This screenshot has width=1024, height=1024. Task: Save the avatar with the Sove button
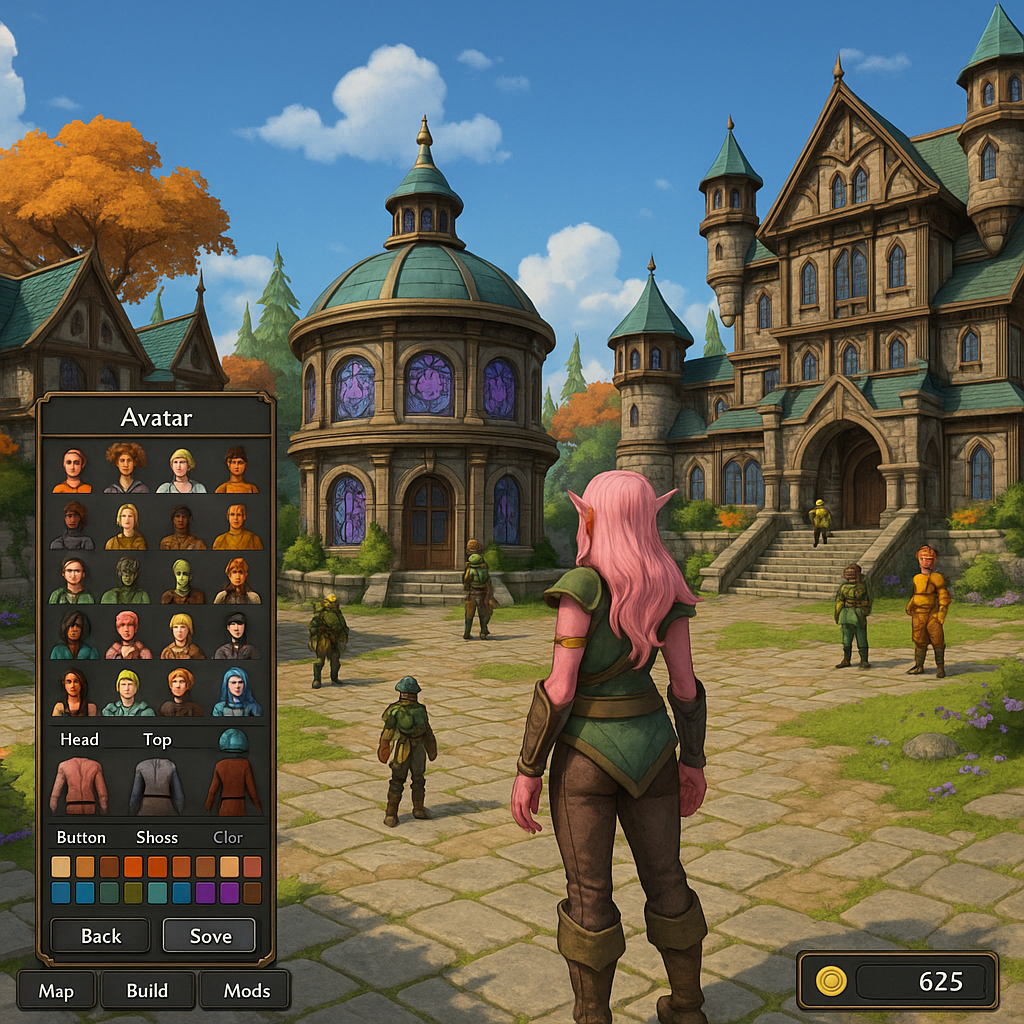click(x=209, y=936)
